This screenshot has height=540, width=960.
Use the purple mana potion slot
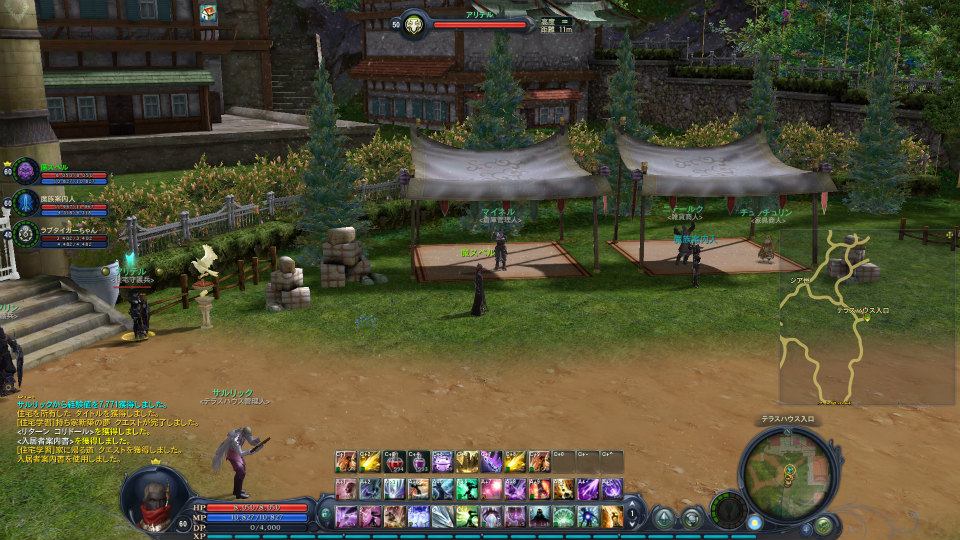point(419,462)
